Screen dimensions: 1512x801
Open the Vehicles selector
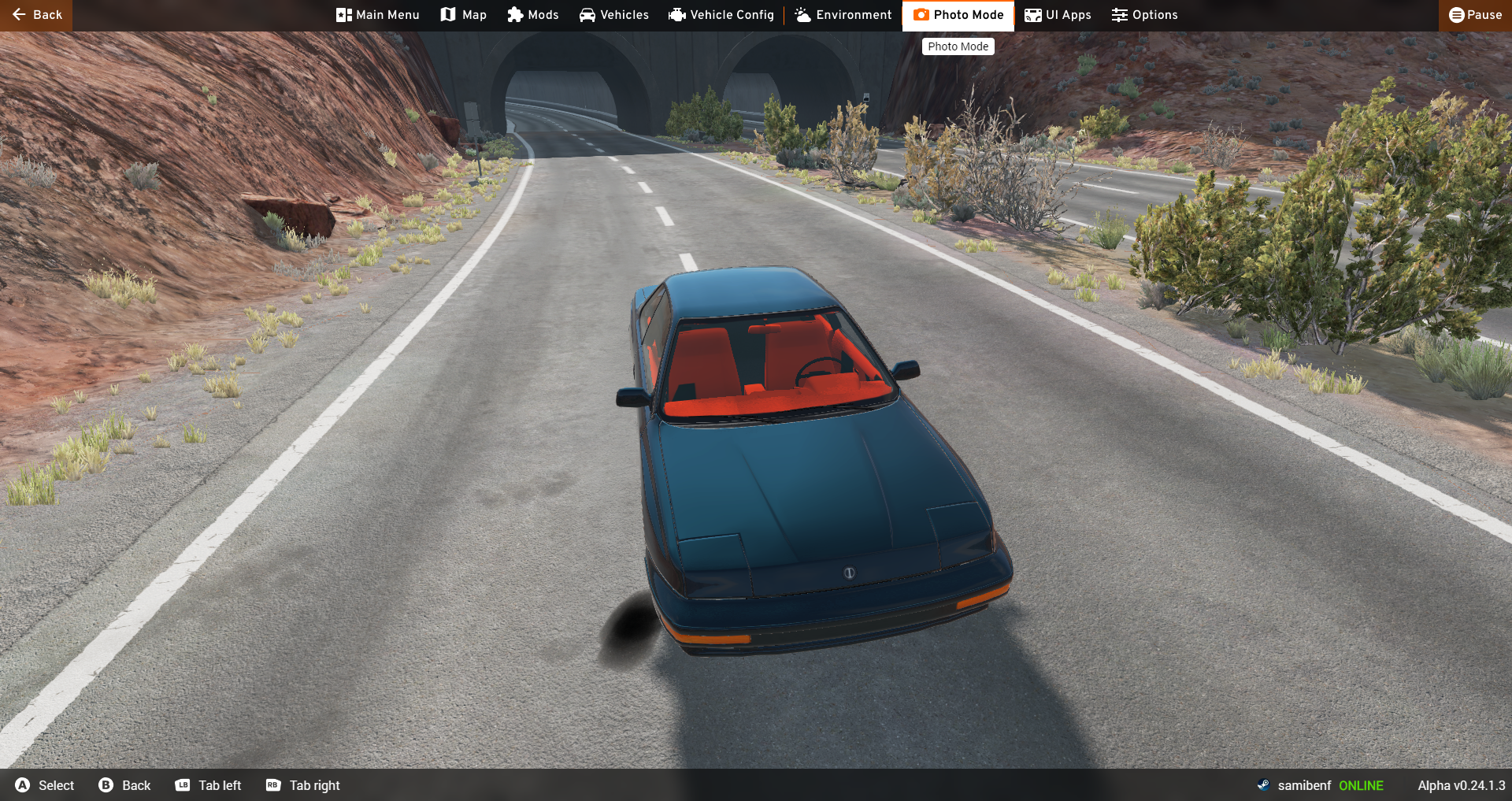point(614,15)
